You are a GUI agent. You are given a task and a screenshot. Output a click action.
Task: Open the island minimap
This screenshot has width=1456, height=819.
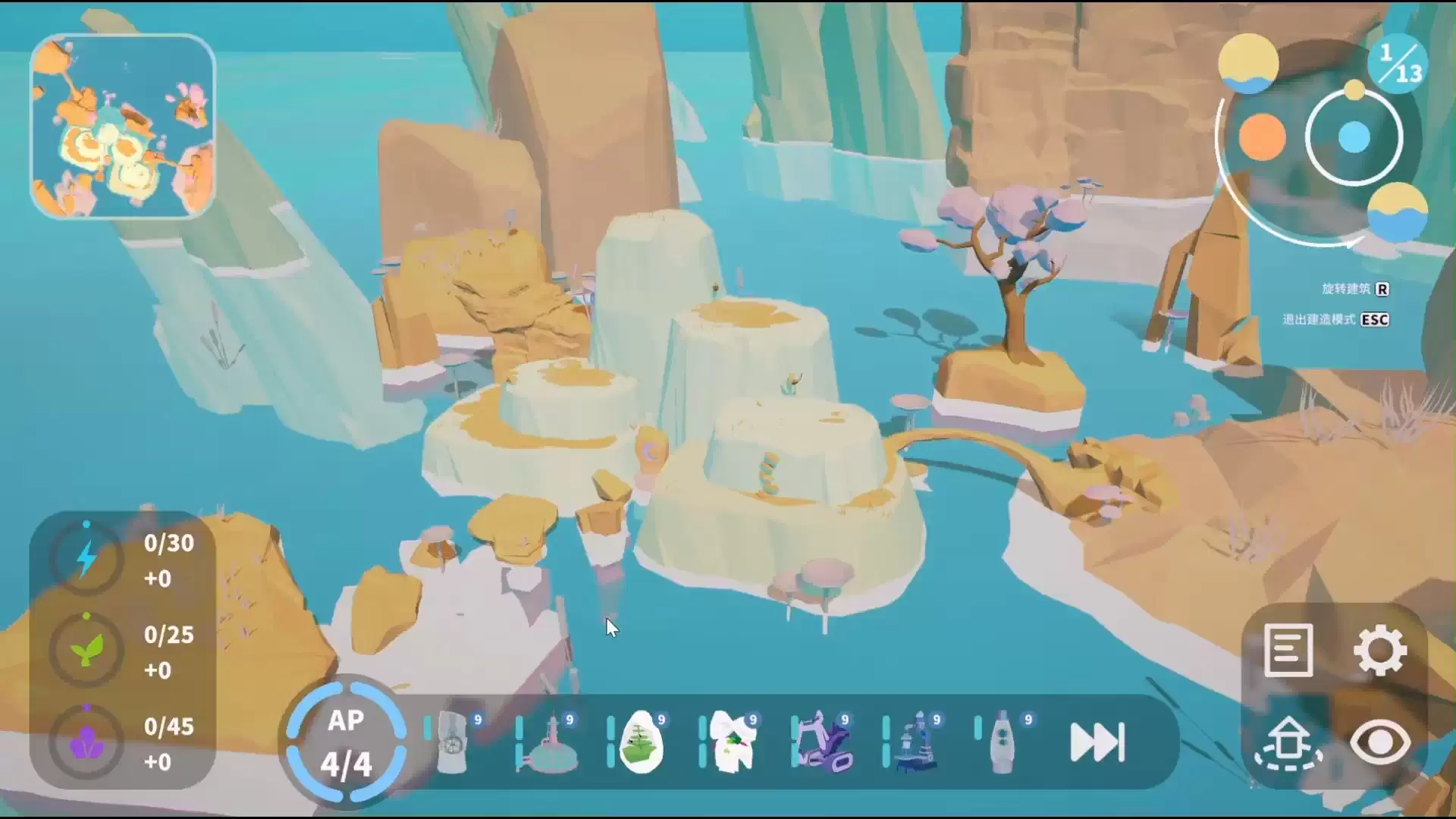pos(123,127)
